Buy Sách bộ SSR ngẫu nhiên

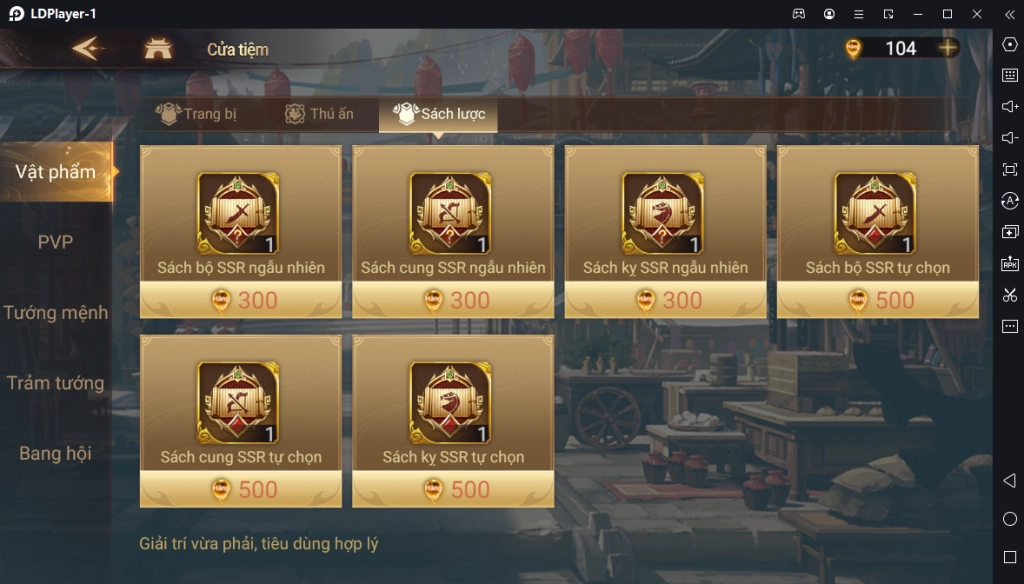[240, 232]
